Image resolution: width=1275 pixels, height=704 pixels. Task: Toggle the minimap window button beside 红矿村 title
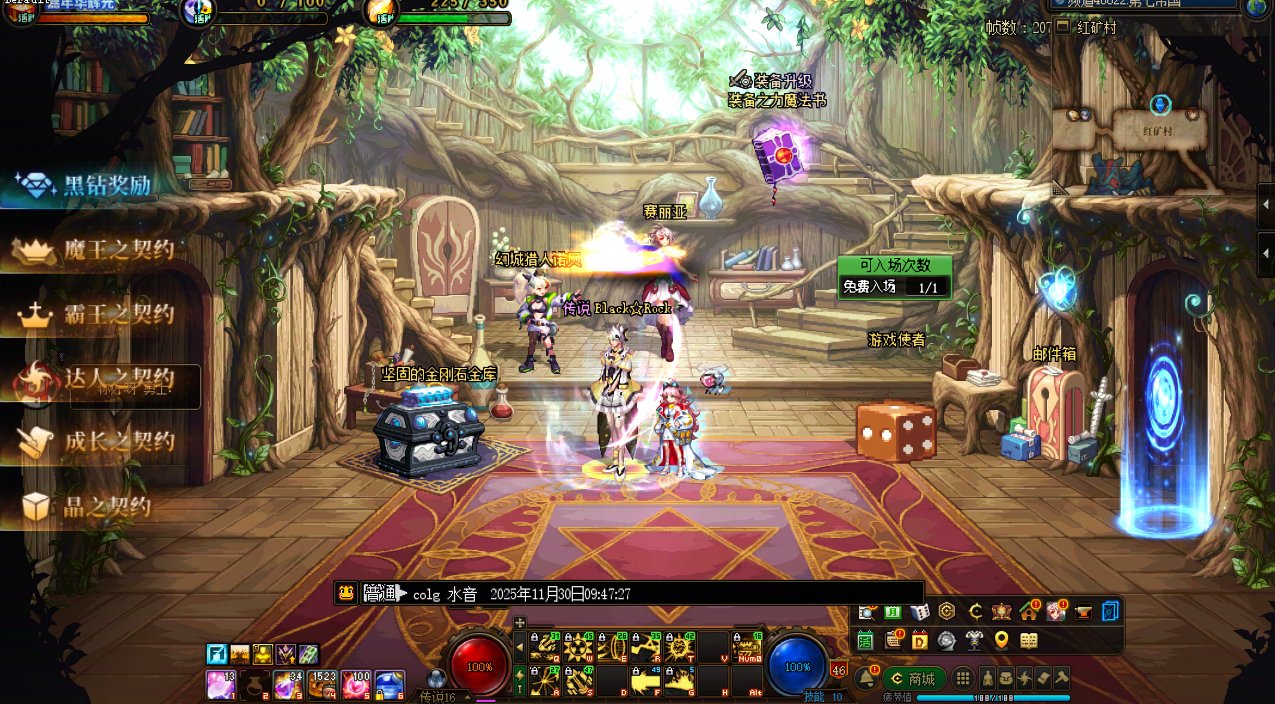[1062, 27]
